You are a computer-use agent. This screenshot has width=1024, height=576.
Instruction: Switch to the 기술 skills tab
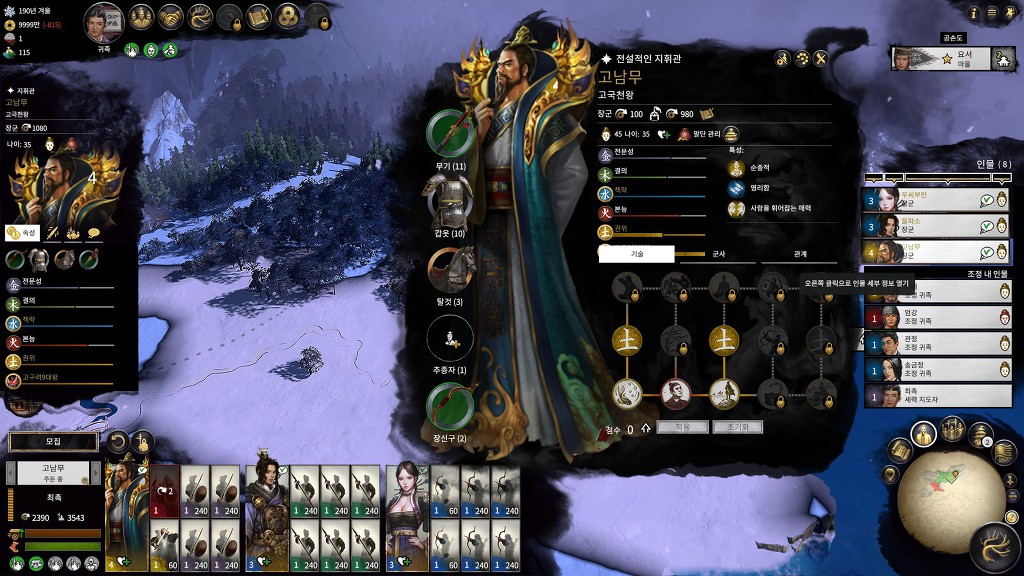pos(637,254)
